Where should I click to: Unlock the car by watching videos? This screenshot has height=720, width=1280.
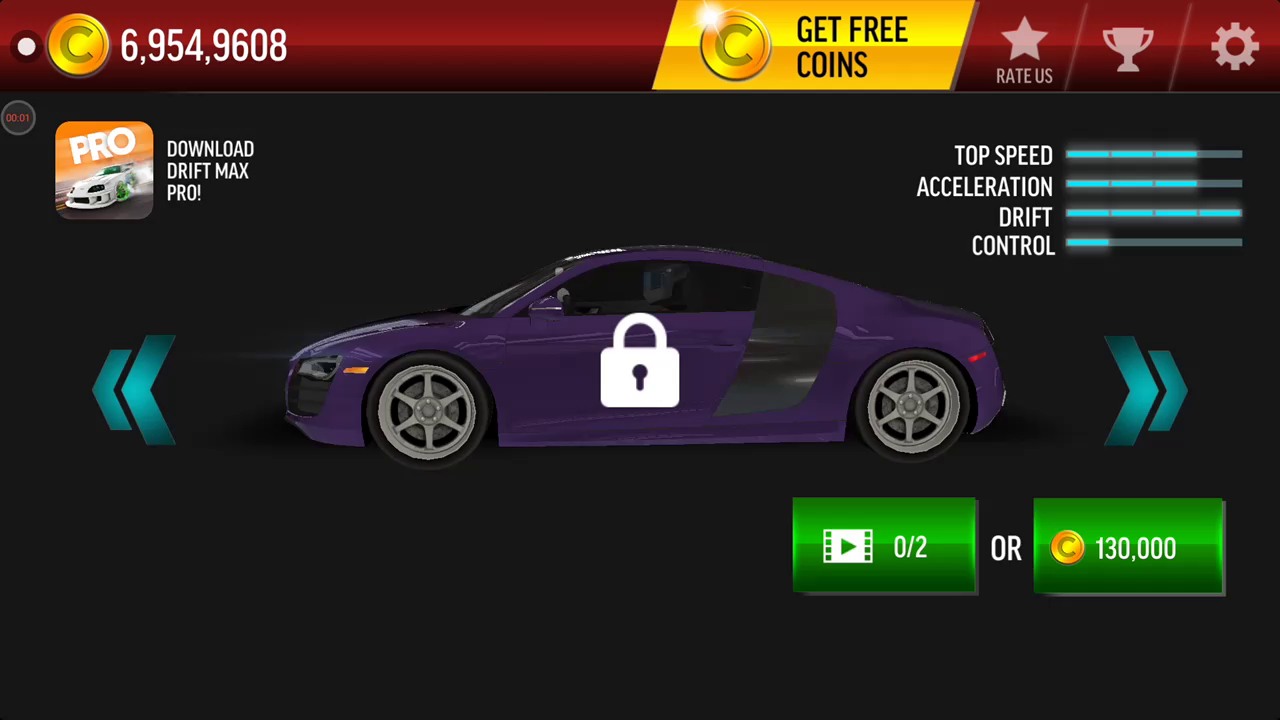click(x=884, y=546)
